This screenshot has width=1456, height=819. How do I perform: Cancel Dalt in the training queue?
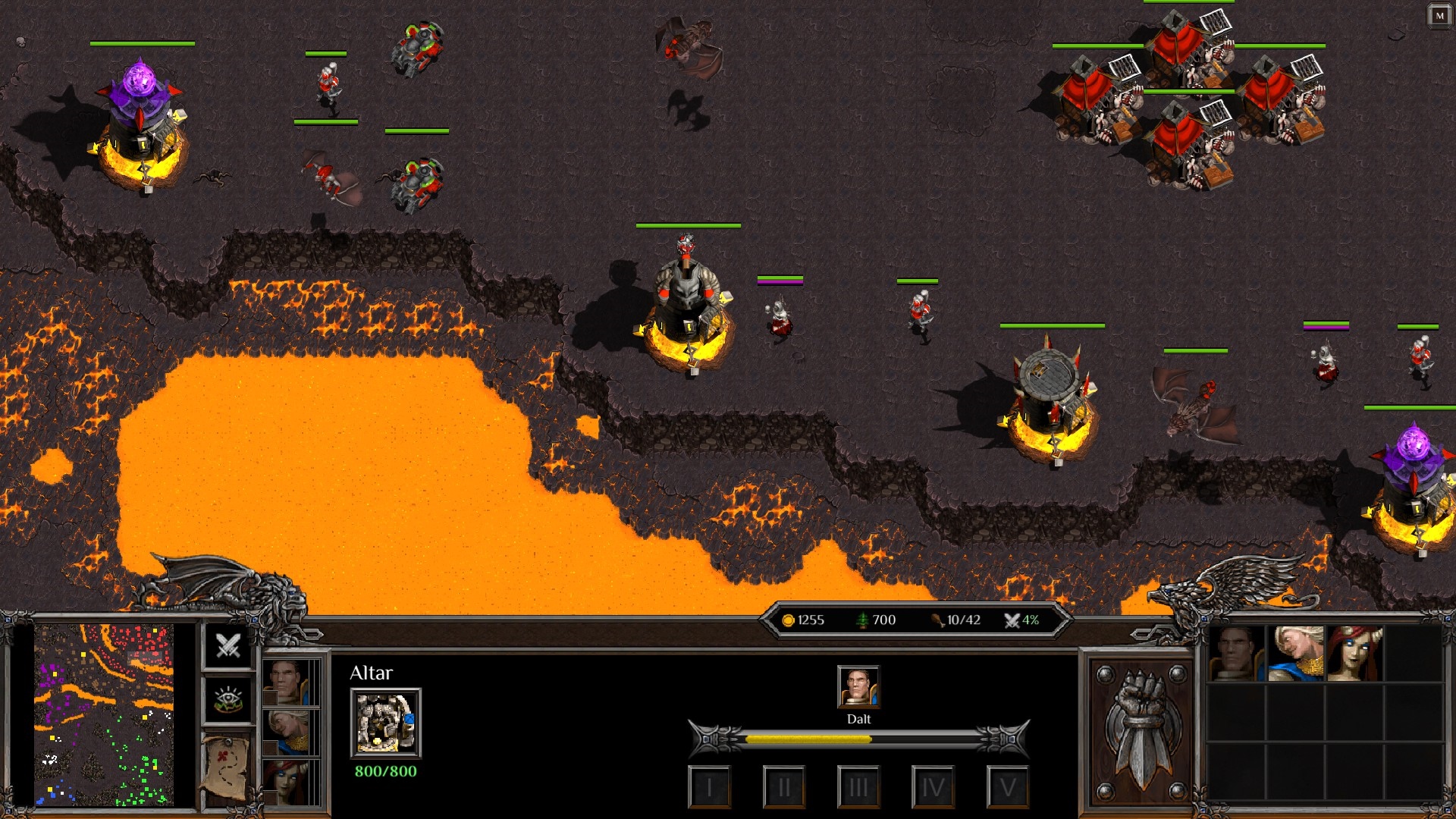[x=858, y=686]
